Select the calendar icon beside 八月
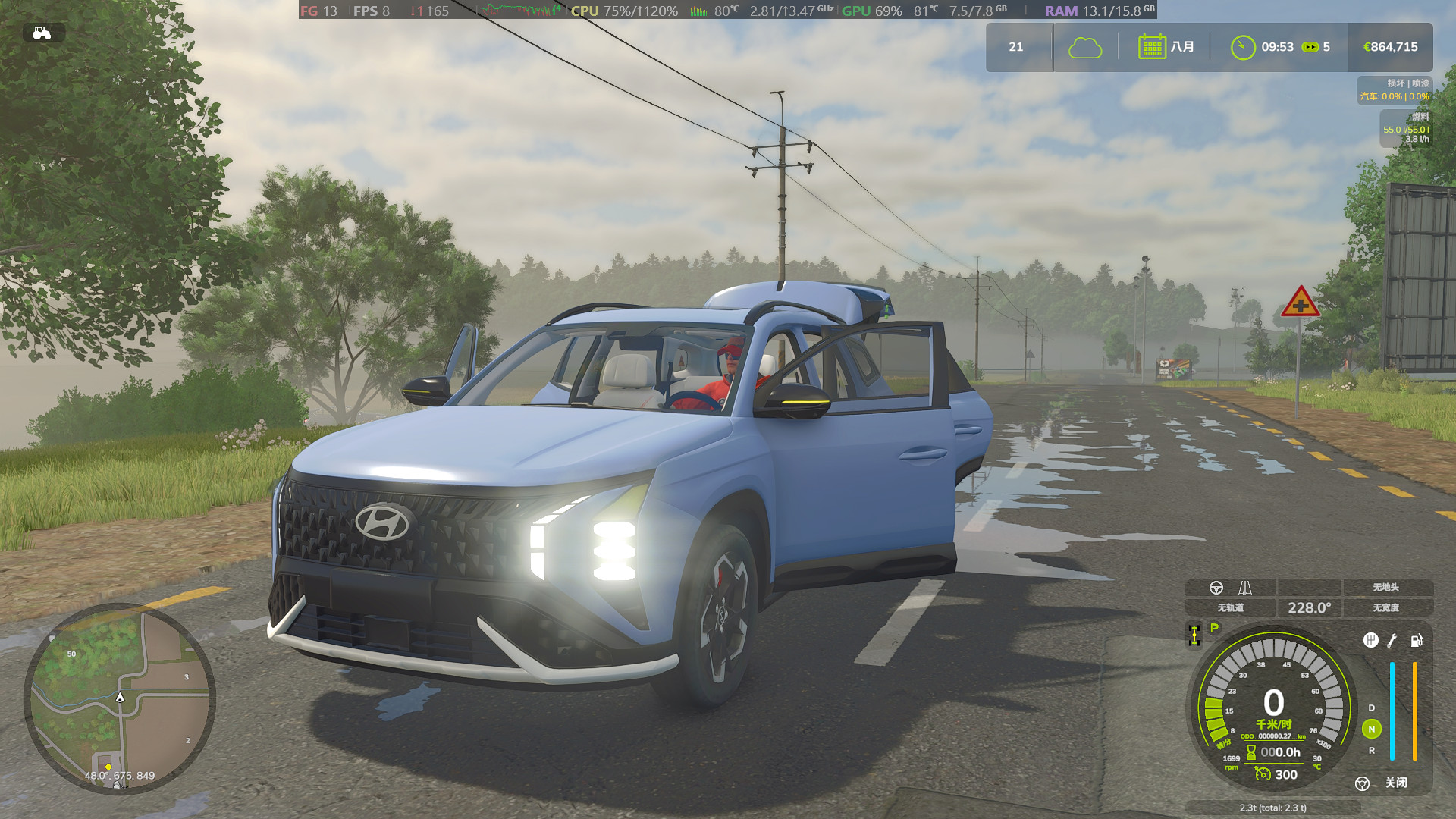 coord(1151,47)
